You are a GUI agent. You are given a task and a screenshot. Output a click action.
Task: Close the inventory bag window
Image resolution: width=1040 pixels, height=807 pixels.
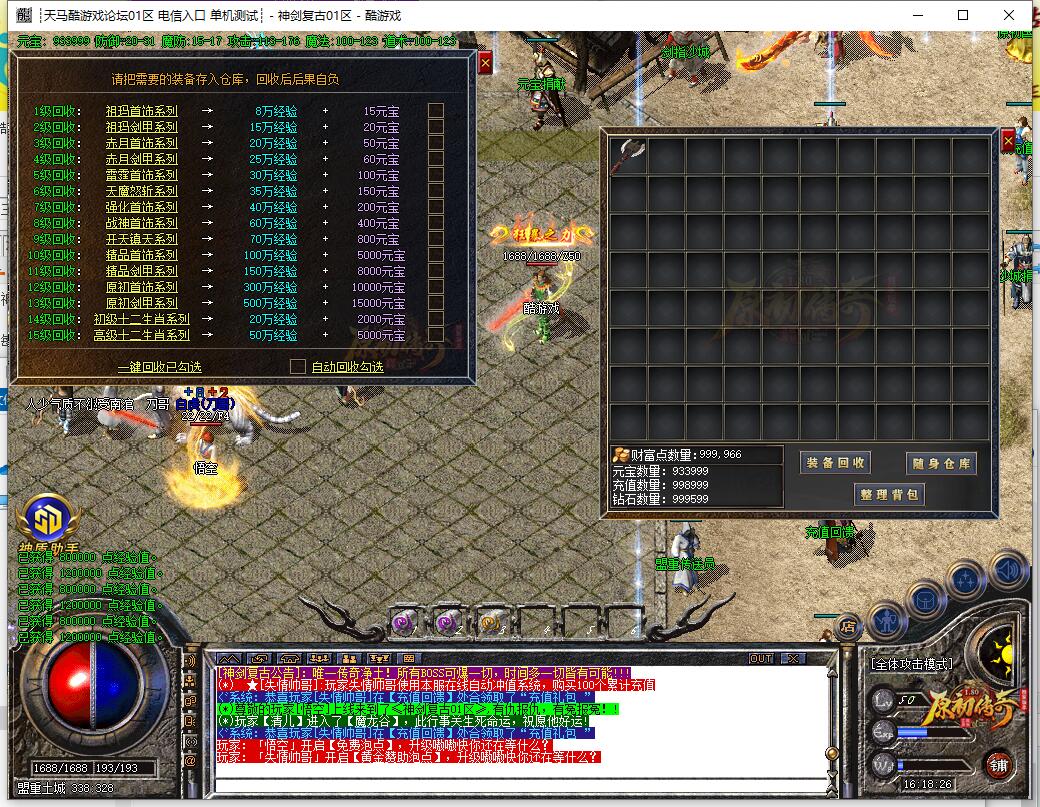1008,141
